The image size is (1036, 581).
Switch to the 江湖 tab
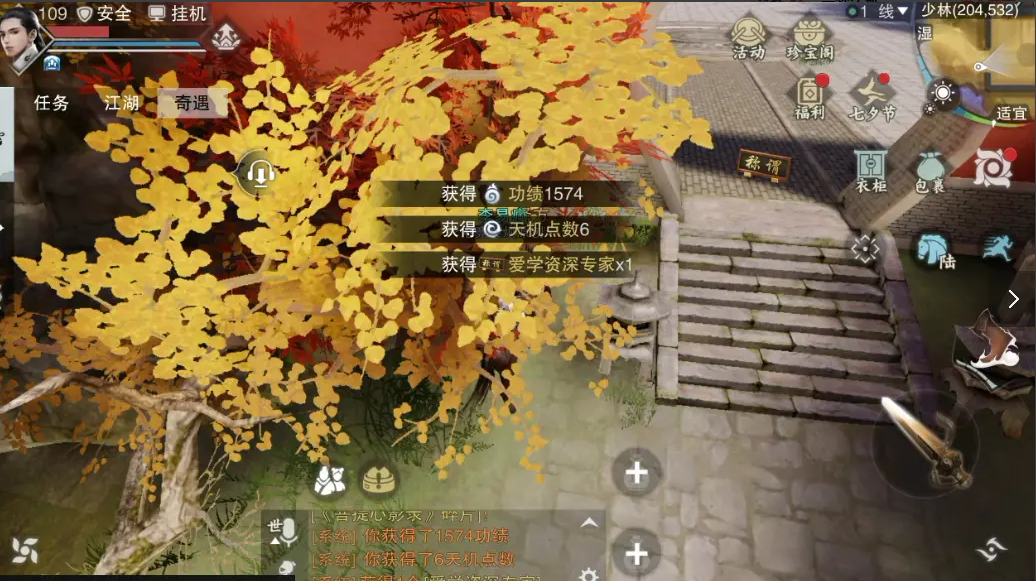pos(122,102)
